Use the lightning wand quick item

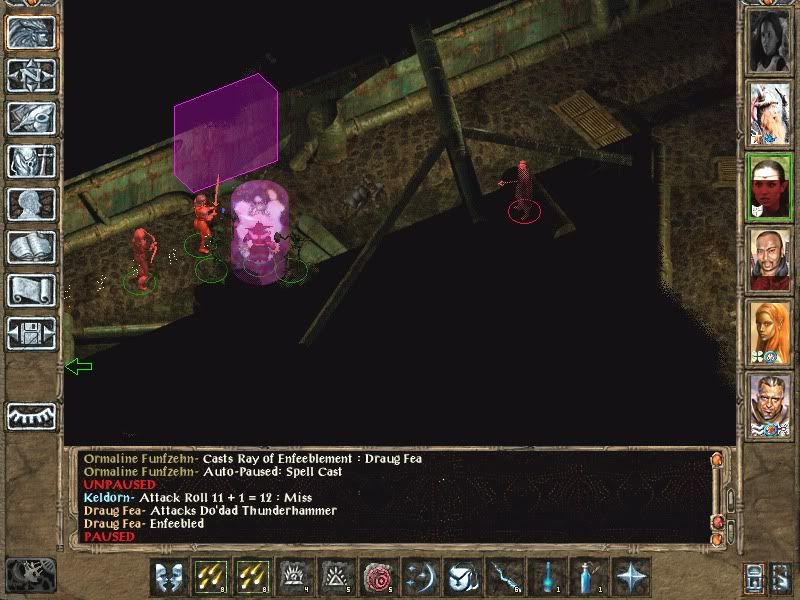(x=503, y=577)
